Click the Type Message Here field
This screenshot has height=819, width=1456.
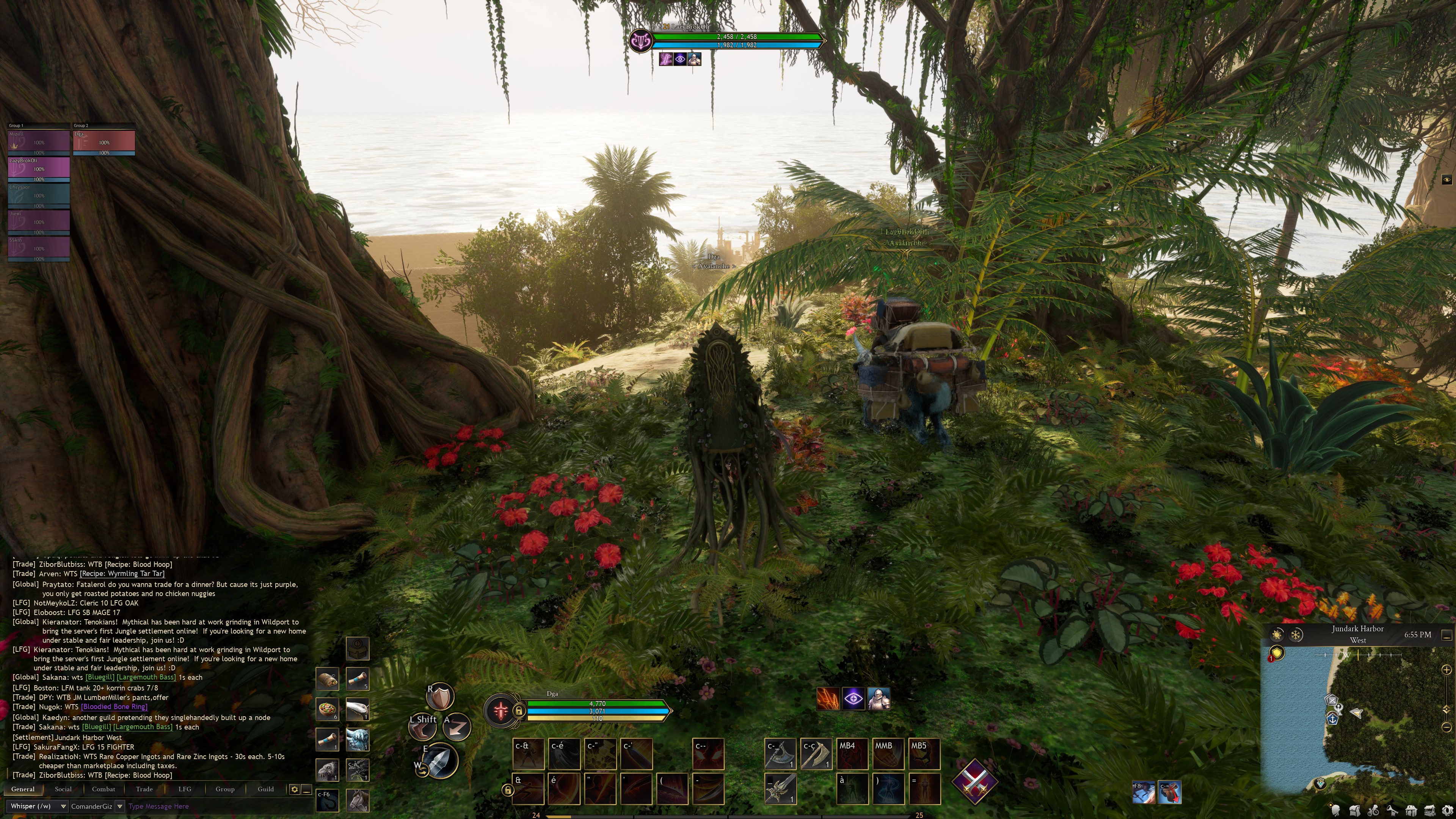(x=215, y=806)
